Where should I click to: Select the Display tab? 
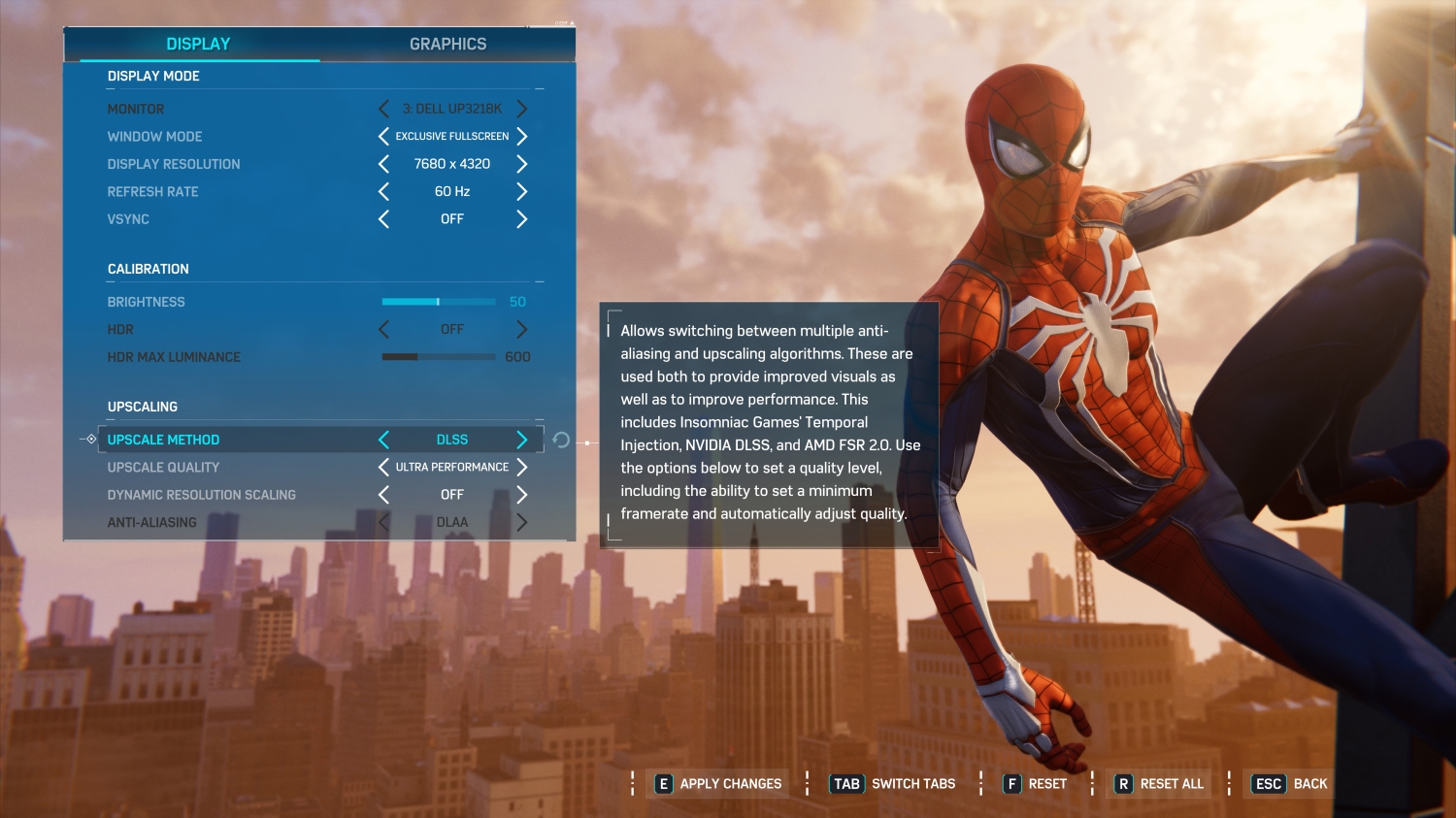click(x=197, y=44)
